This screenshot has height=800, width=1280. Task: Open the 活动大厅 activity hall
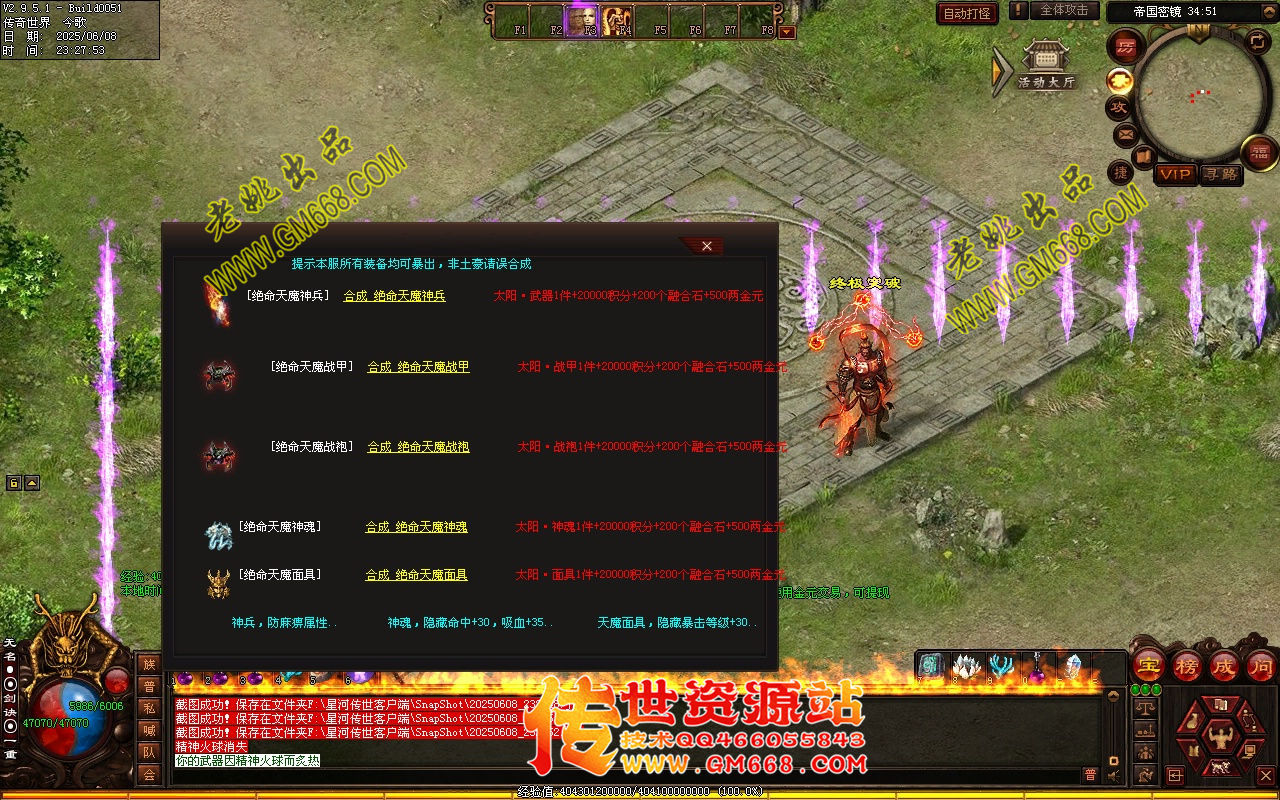click(1046, 68)
